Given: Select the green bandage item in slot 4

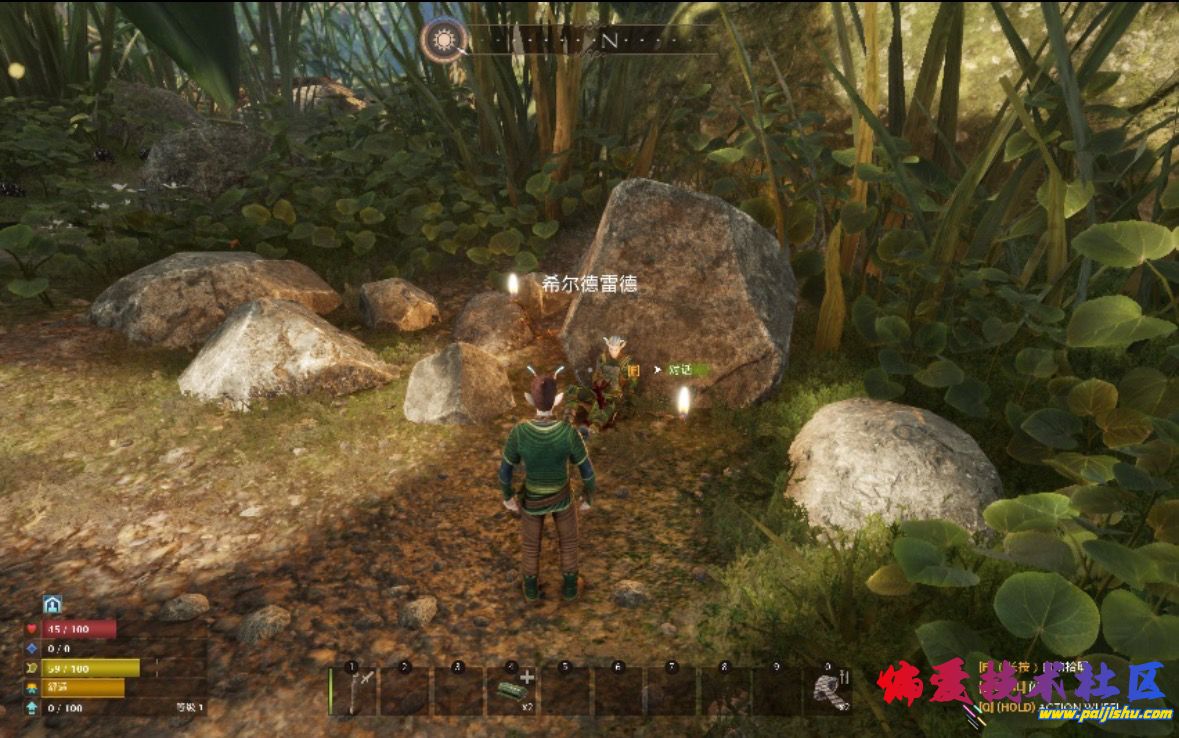Looking at the screenshot, I should tap(512, 691).
